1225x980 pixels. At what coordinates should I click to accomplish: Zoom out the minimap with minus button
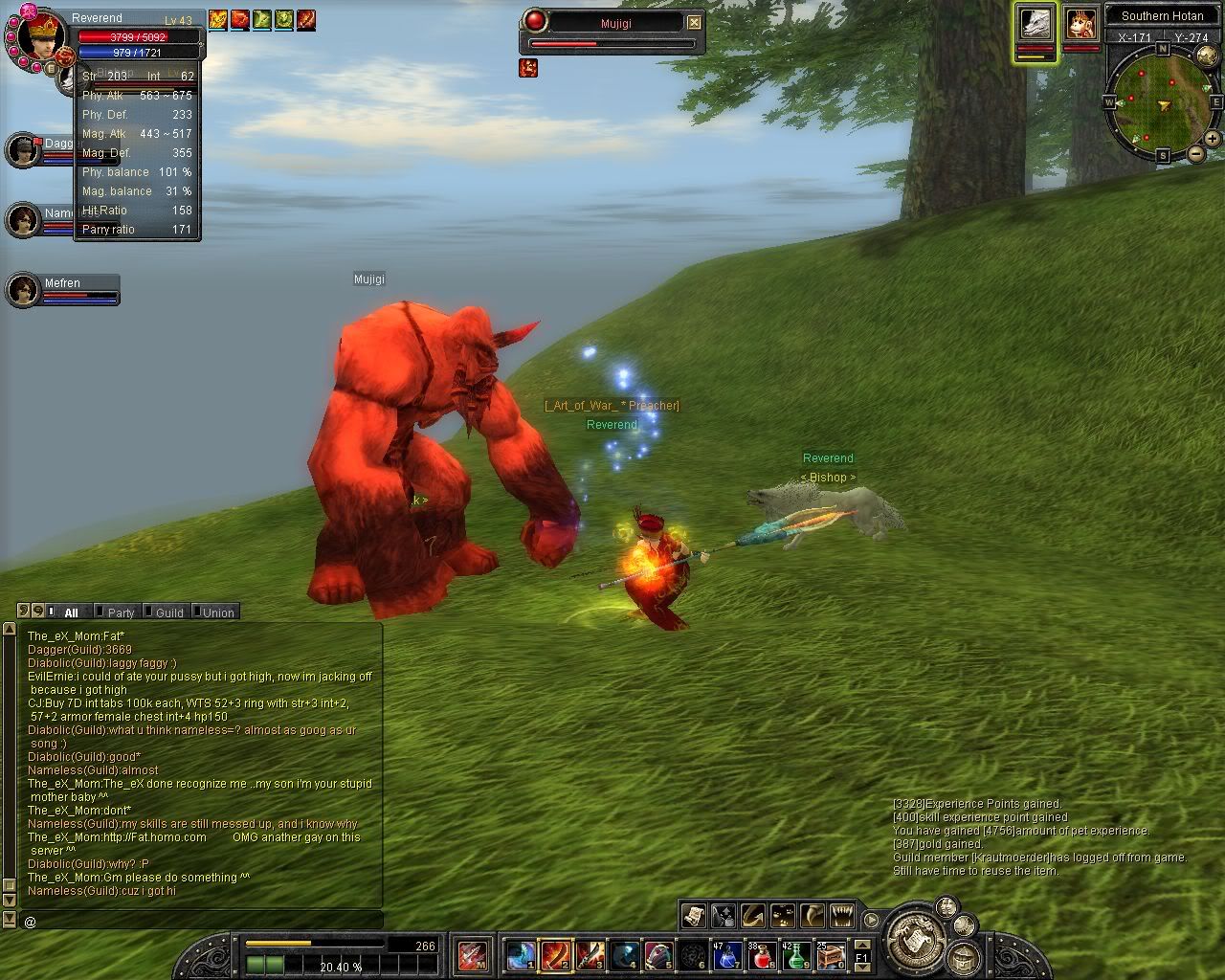(x=1195, y=154)
